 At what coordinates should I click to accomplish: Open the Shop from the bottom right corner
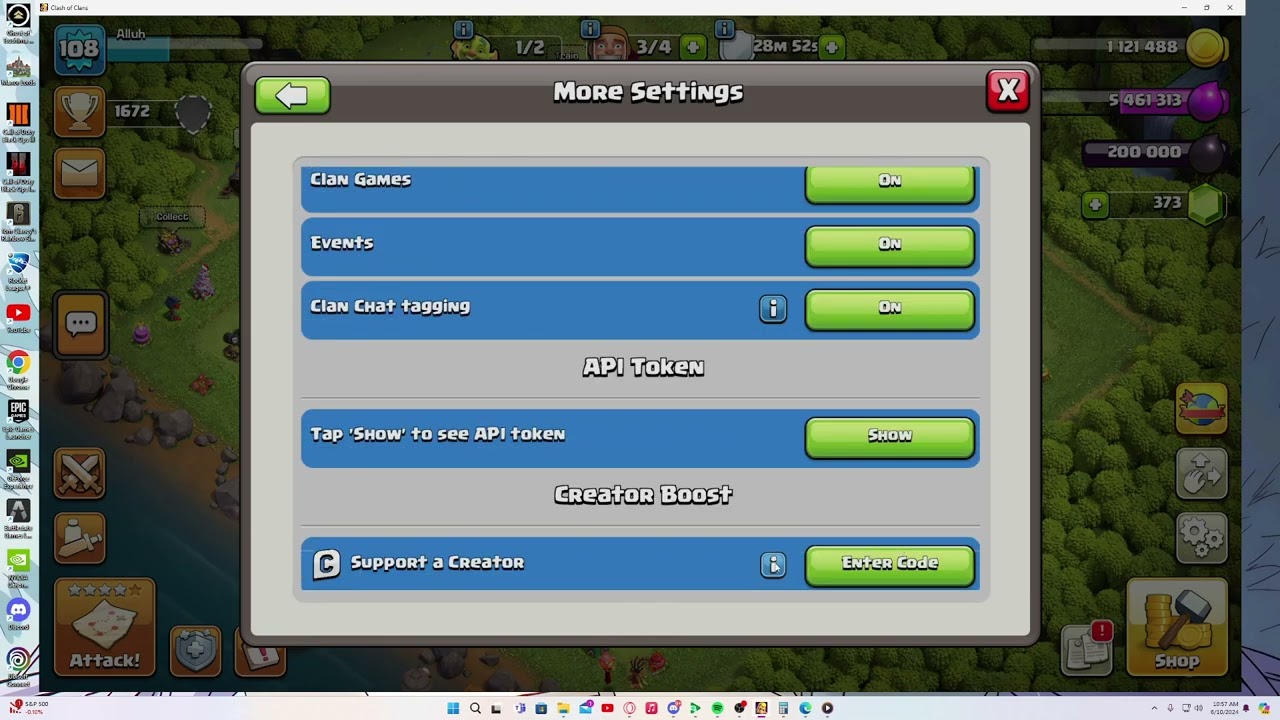point(1178,630)
